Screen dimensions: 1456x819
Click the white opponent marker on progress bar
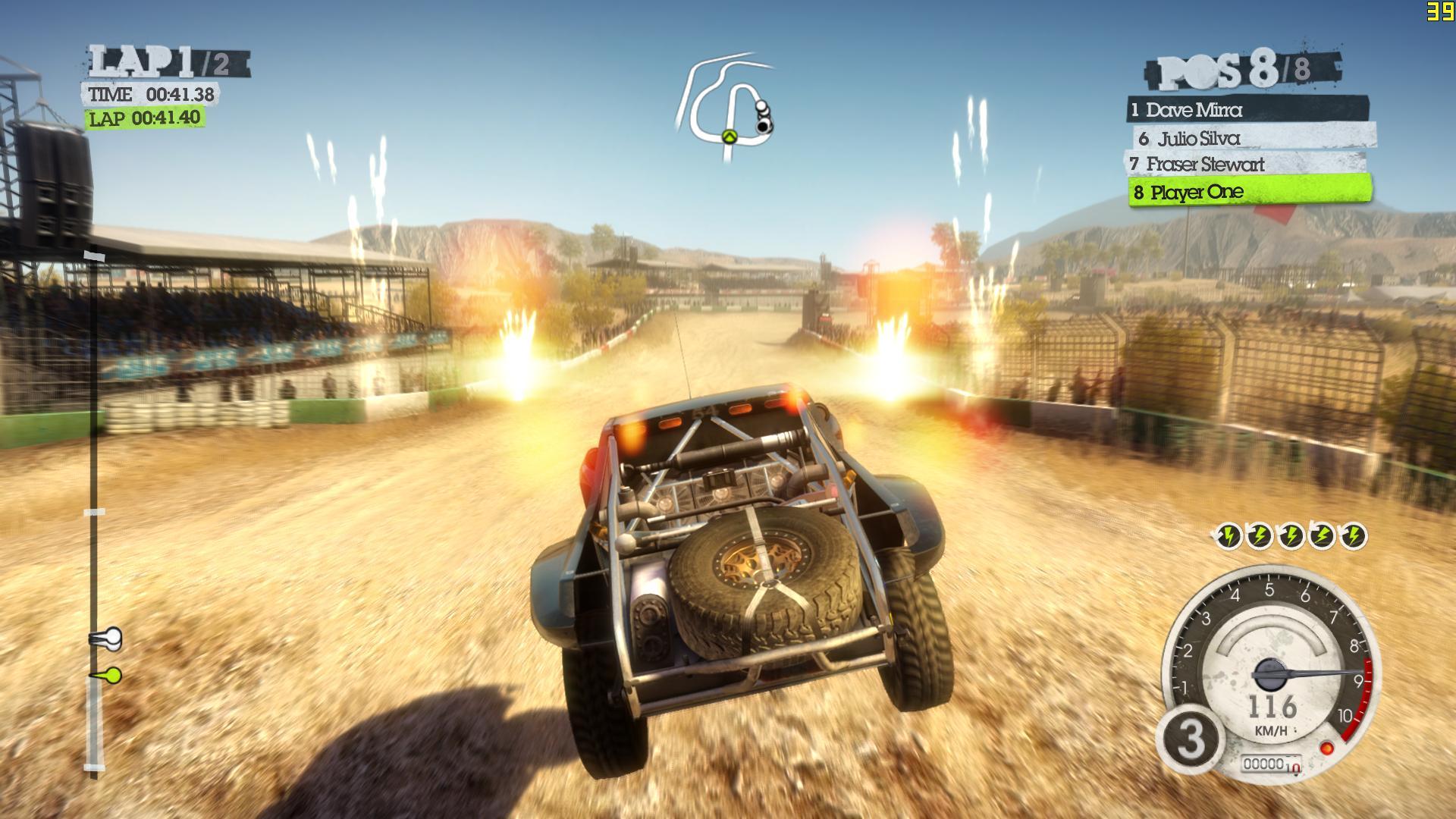pos(107,639)
